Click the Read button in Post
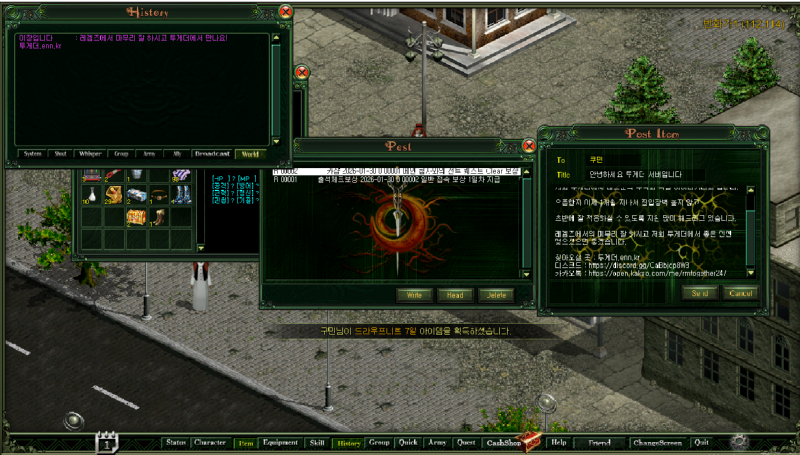The width and height of the screenshot is (800, 455). pos(455,295)
